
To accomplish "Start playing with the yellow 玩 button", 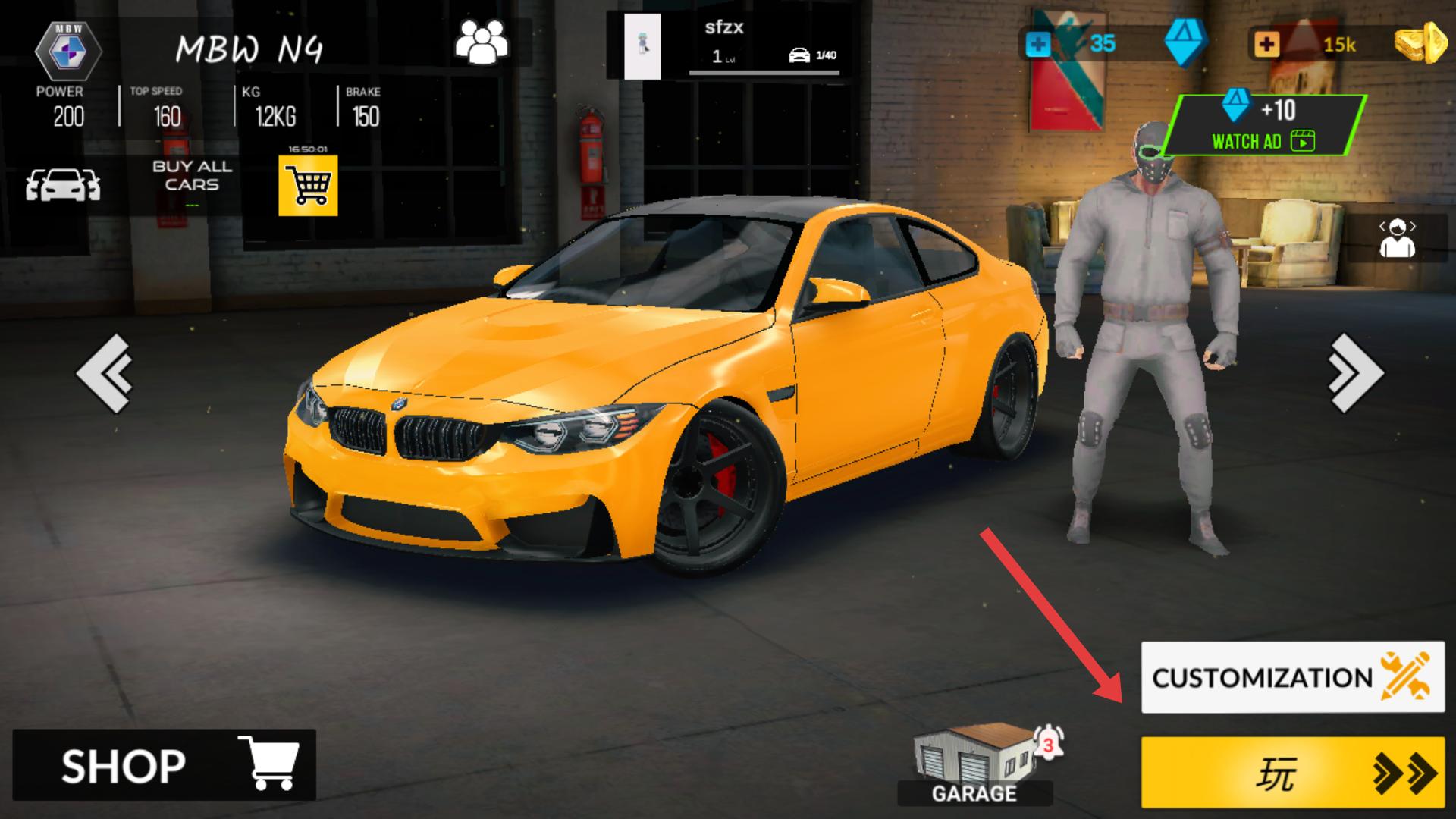I will pyautogui.click(x=1292, y=773).
